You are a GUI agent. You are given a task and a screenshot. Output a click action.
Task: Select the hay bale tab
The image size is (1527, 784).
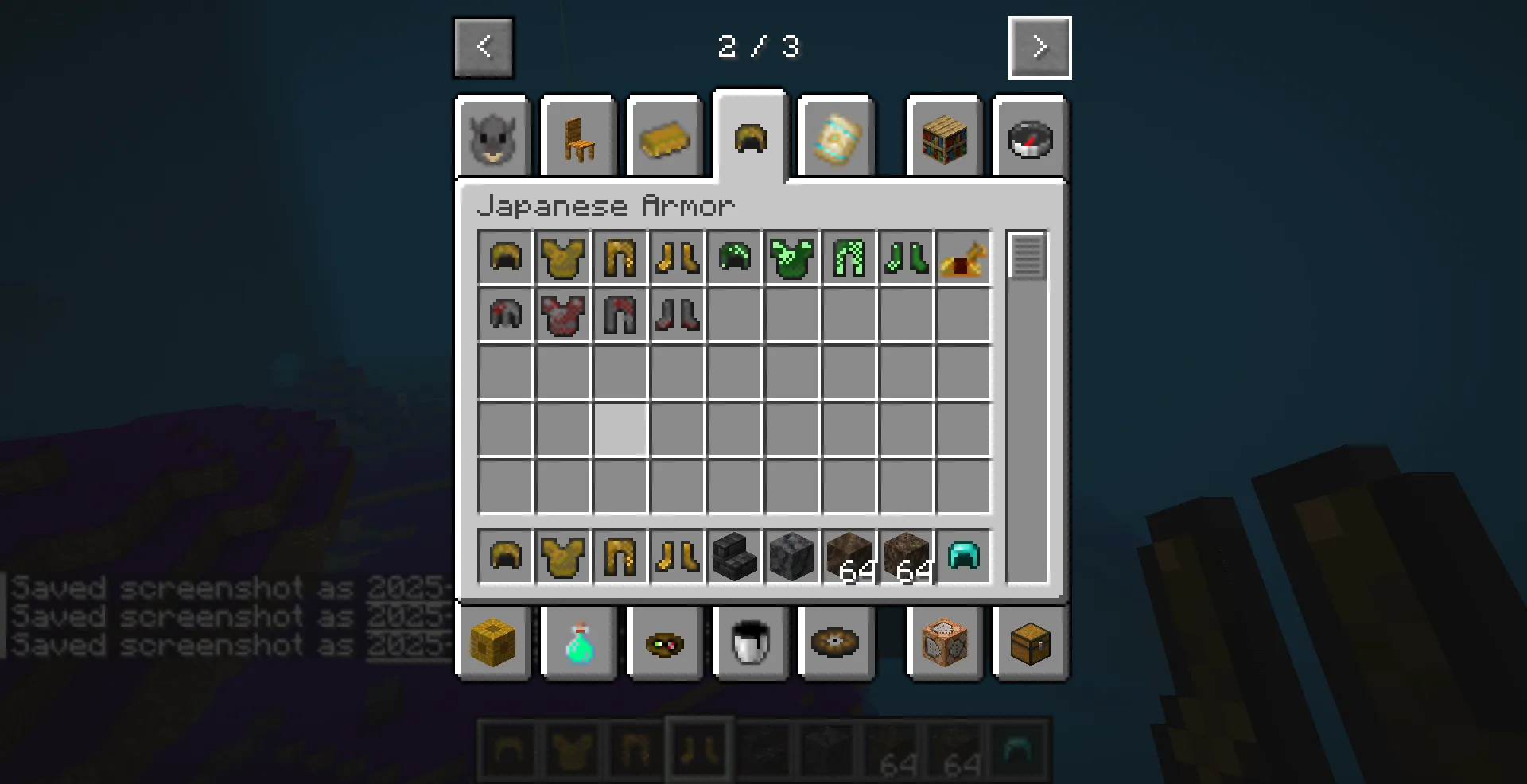coord(494,644)
